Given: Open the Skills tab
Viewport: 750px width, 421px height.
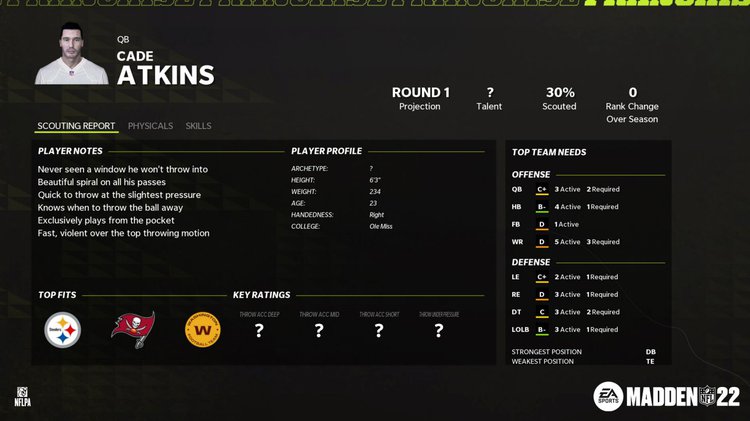Looking at the screenshot, I should (x=198, y=126).
